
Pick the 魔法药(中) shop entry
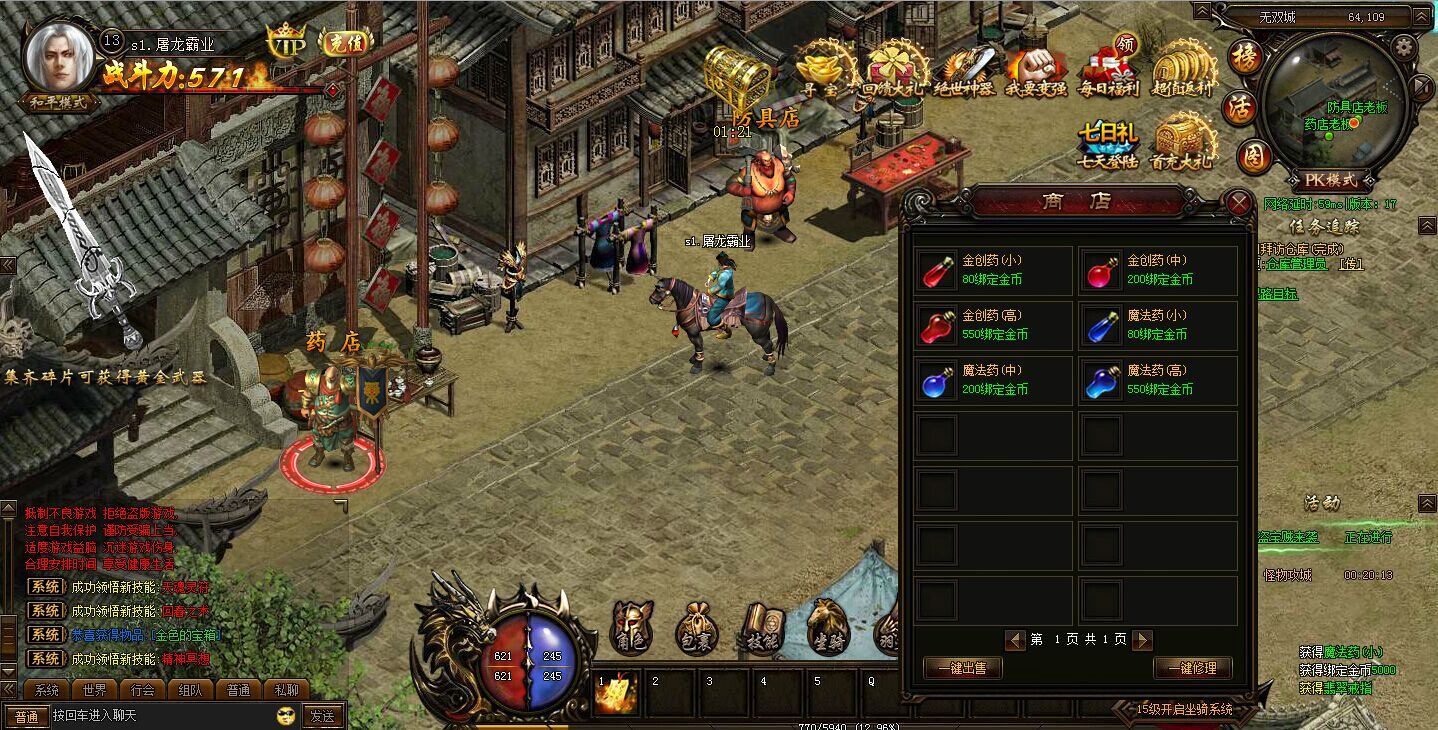pyautogui.click(x=993, y=380)
